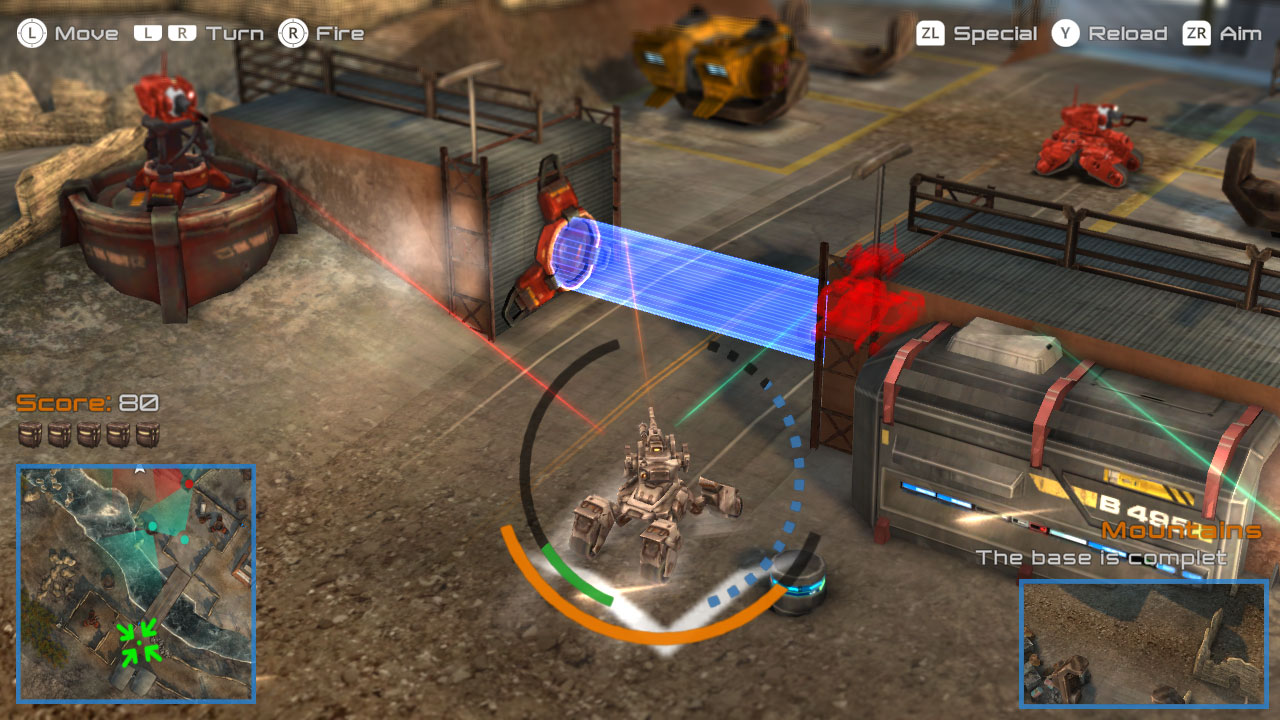The width and height of the screenshot is (1280, 720).
Task: Click the ZL Special ability icon
Action: pyautogui.click(x=930, y=32)
